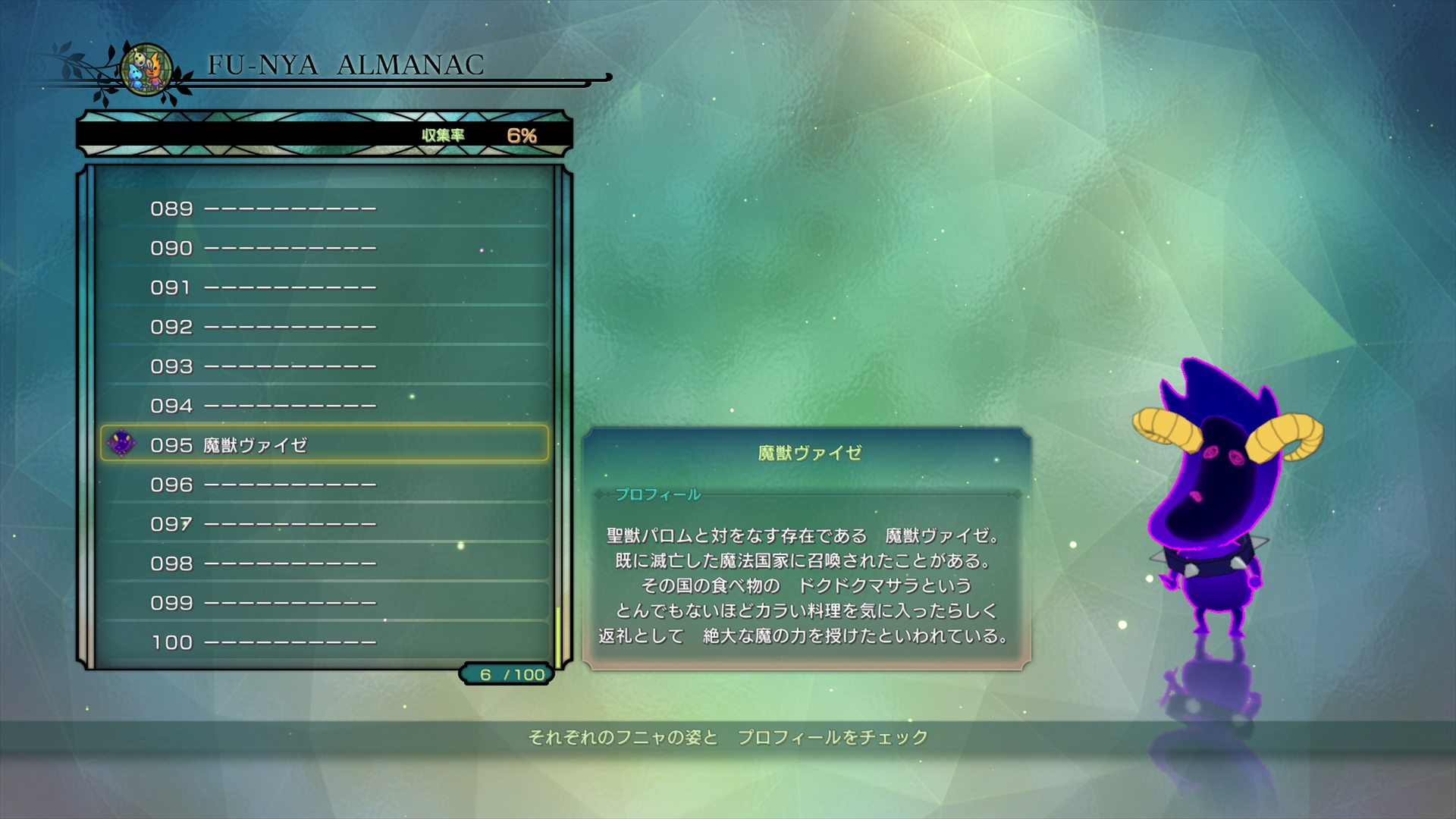Click the stained-glass banner above the list
Viewport: 1456px width, 819px height.
click(318, 134)
